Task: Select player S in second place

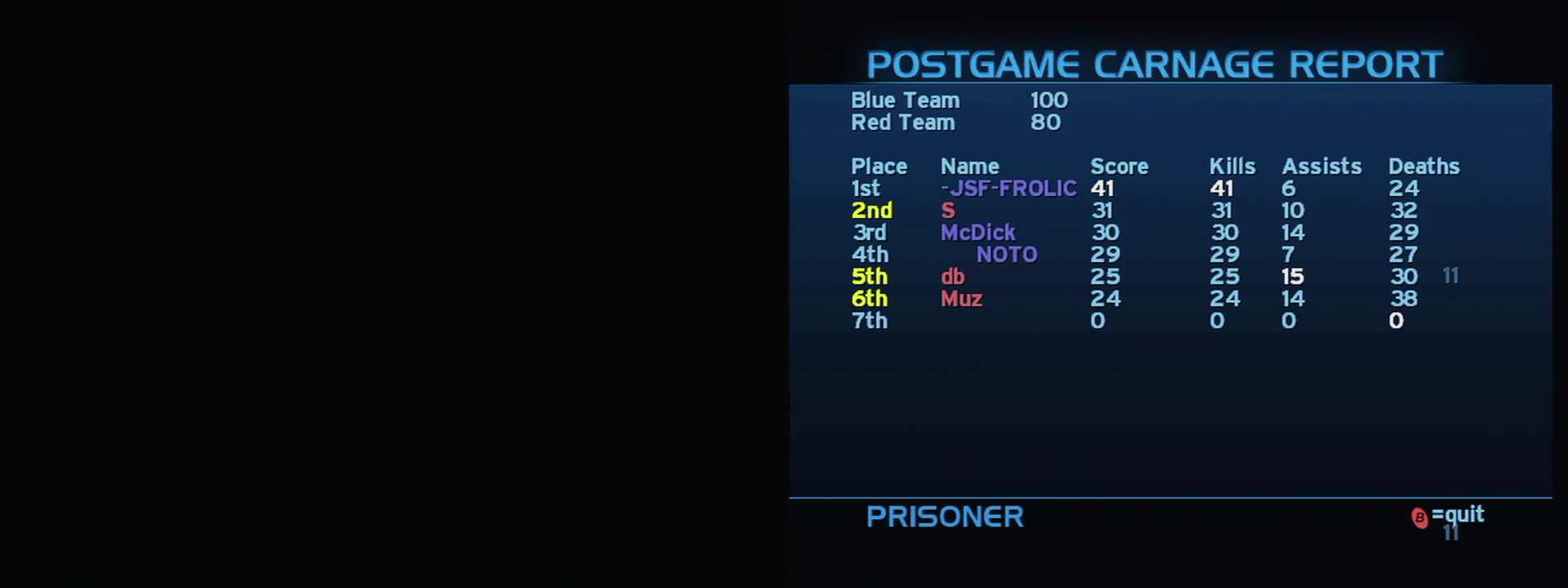Action: coord(946,210)
